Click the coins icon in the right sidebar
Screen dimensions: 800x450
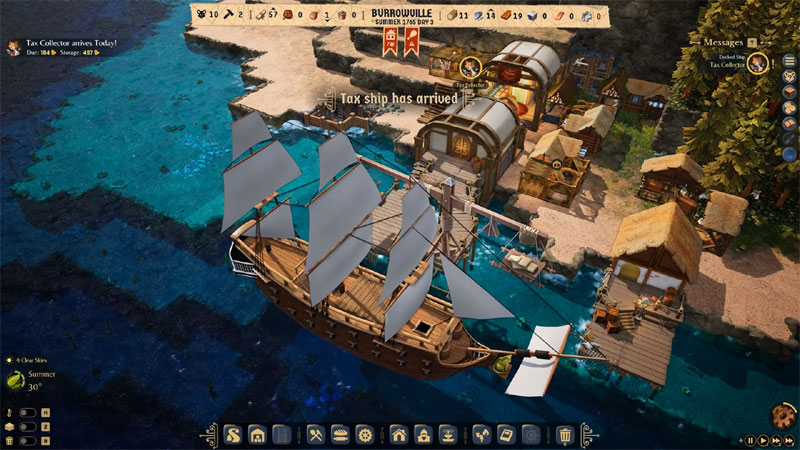click(x=789, y=105)
